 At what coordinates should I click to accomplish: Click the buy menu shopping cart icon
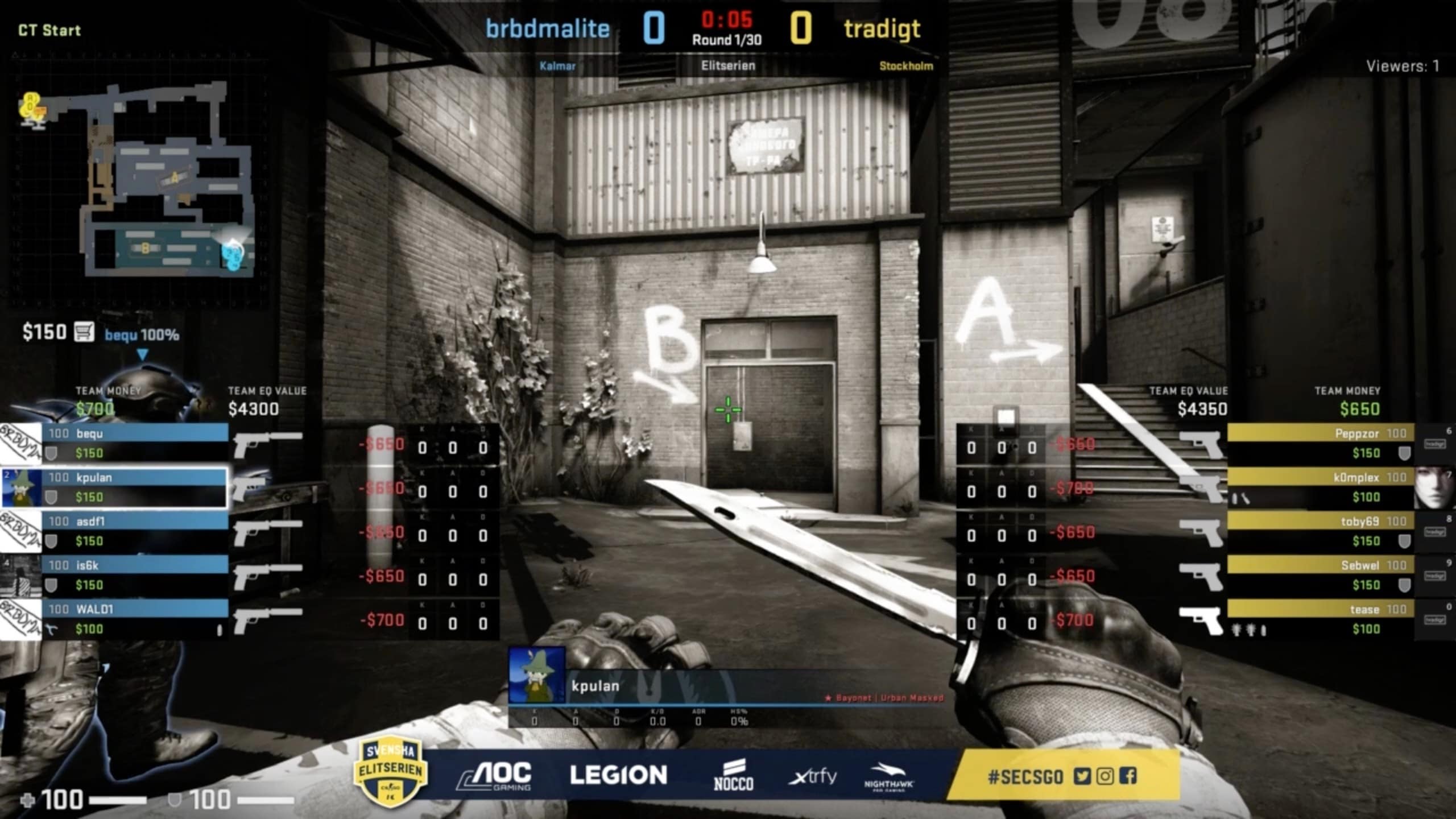coord(85,331)
